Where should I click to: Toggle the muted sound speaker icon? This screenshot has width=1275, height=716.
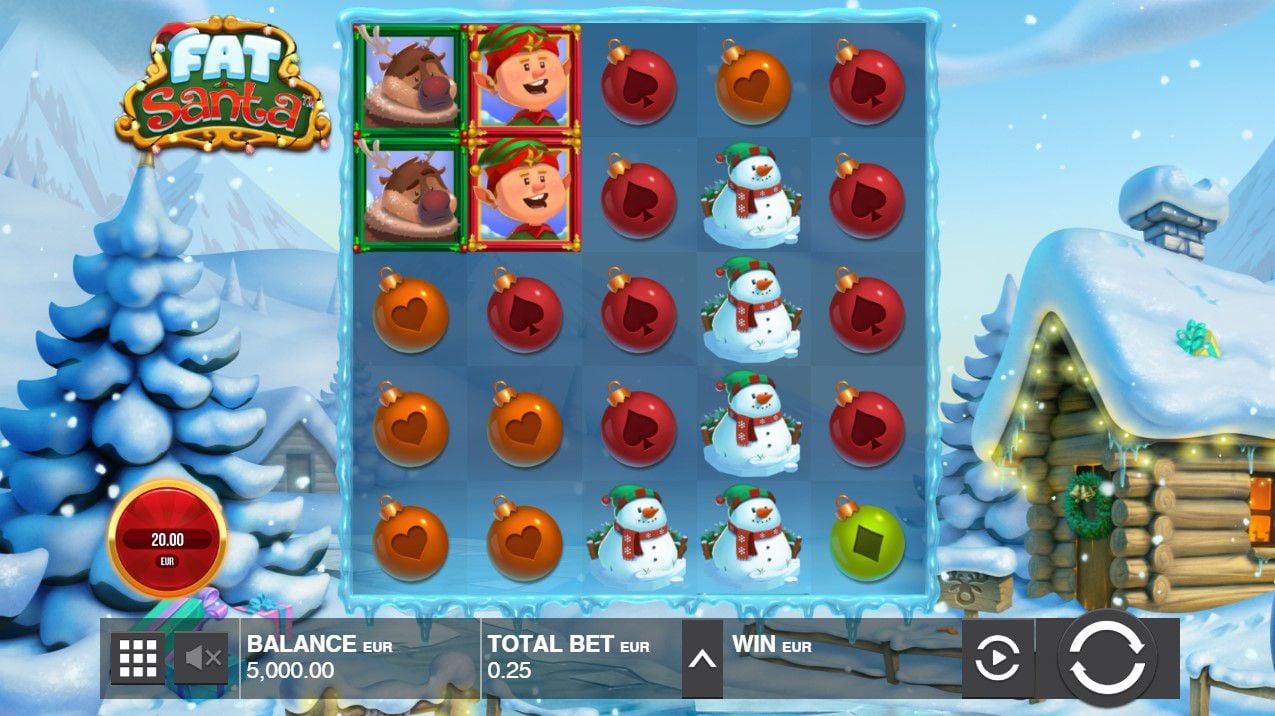203,657
